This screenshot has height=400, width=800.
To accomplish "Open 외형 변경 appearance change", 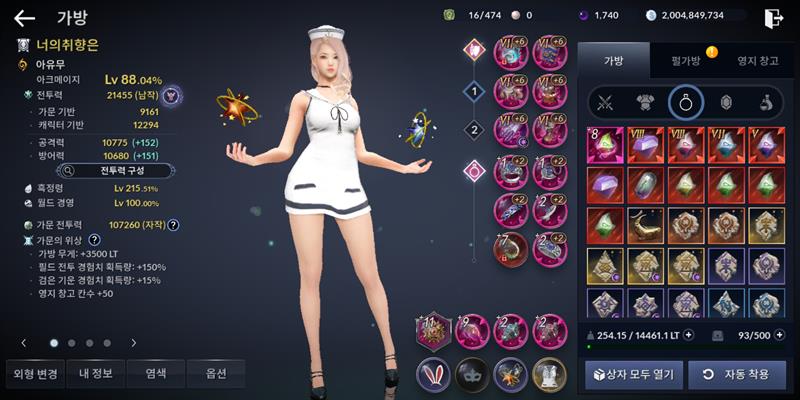I will (x=35, y=374).
